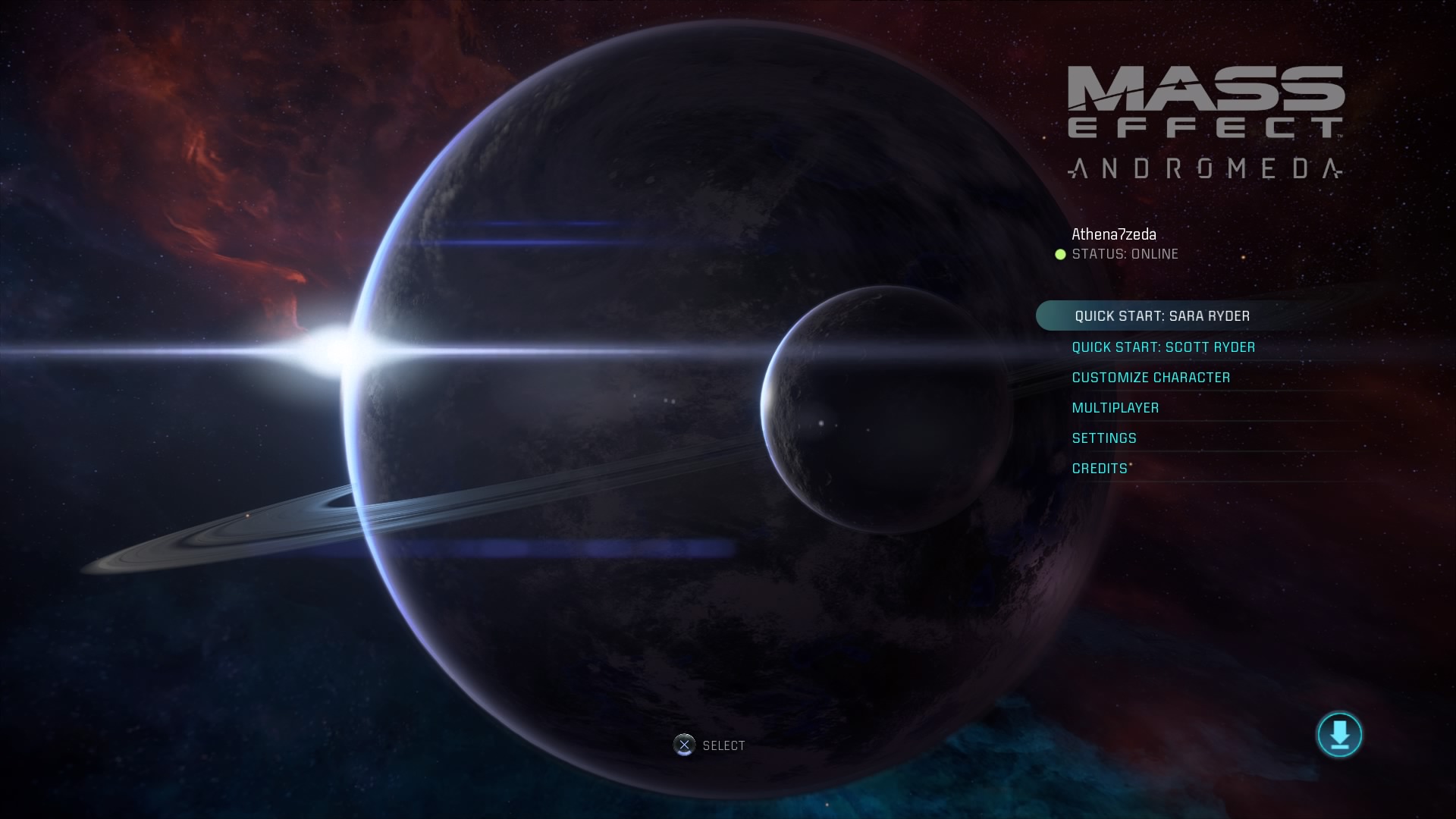1456x819 pixels.
Task: Click the asterisk next to CREDITS
Action: [x=1131, y=463]
